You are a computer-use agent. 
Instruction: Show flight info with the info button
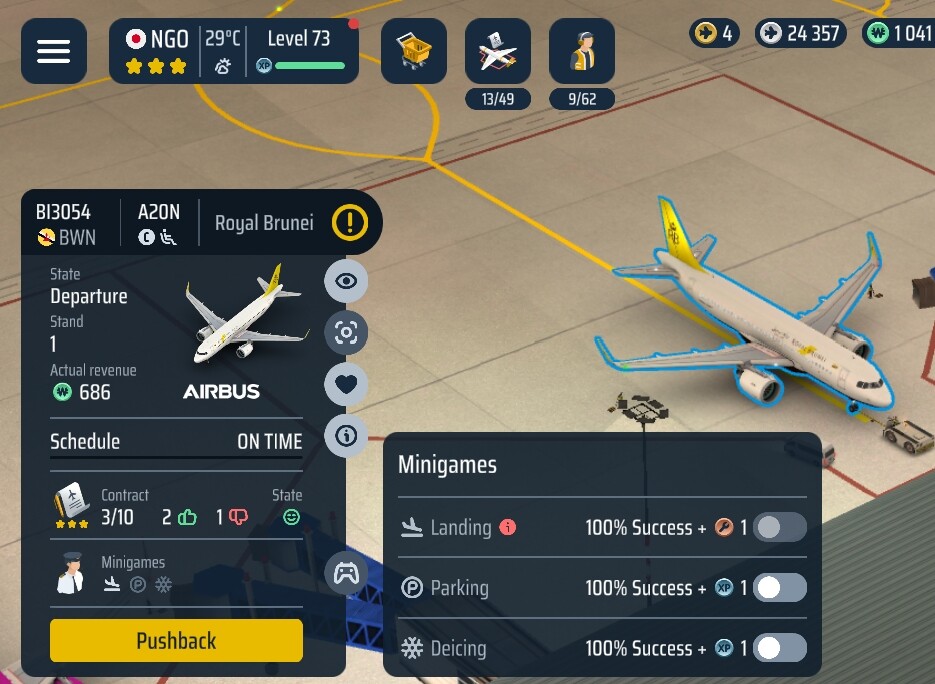tap(346, 436)
